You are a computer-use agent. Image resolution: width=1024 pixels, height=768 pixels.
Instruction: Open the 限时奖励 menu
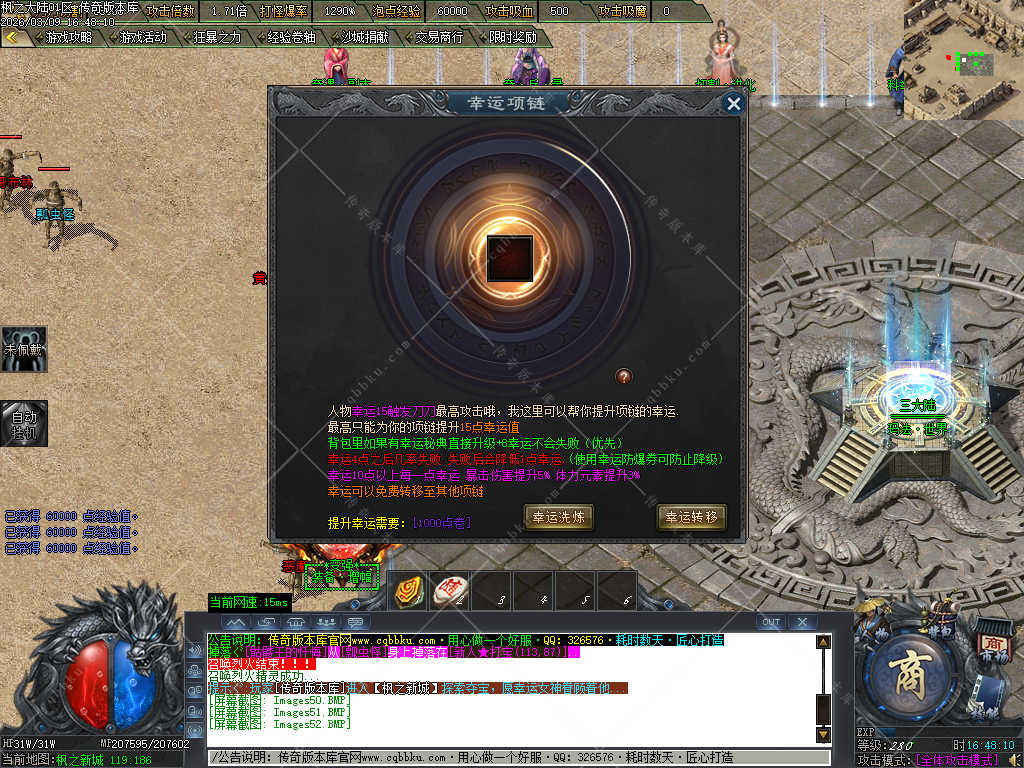pos(513,37)
